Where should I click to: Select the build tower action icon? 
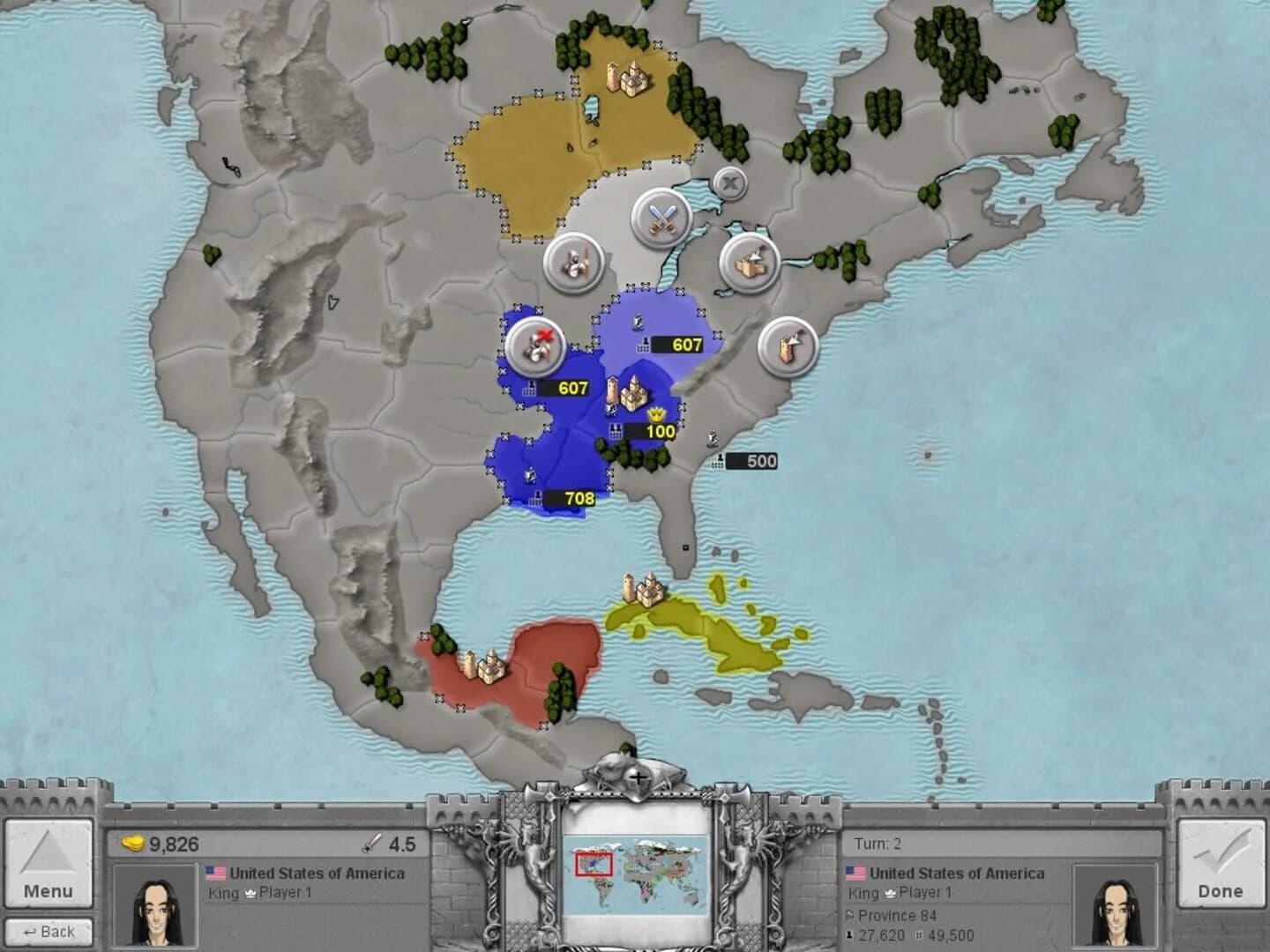(788, 346)
